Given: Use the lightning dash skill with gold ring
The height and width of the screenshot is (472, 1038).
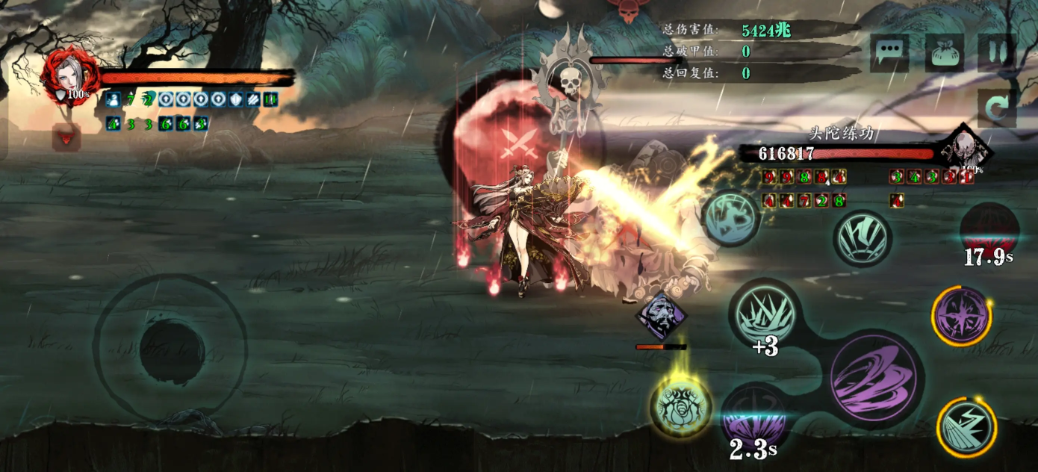Looking at the screenshot, I should [966, 425].
